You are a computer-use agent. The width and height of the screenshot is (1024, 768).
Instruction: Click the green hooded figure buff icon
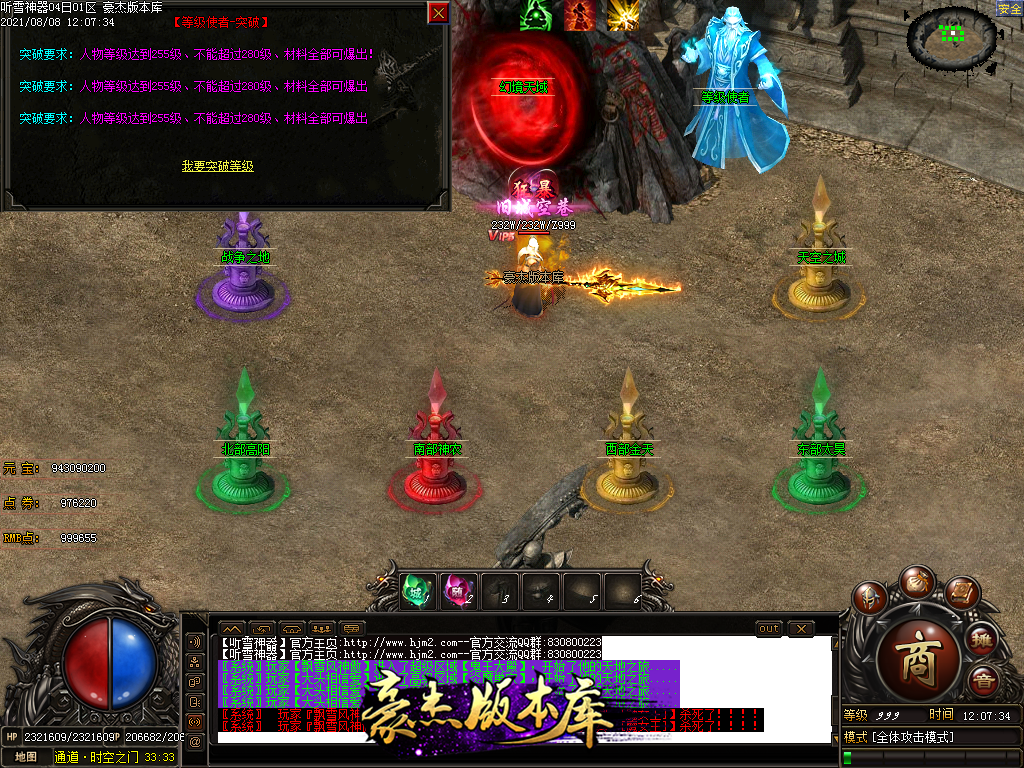click(536, 15)
